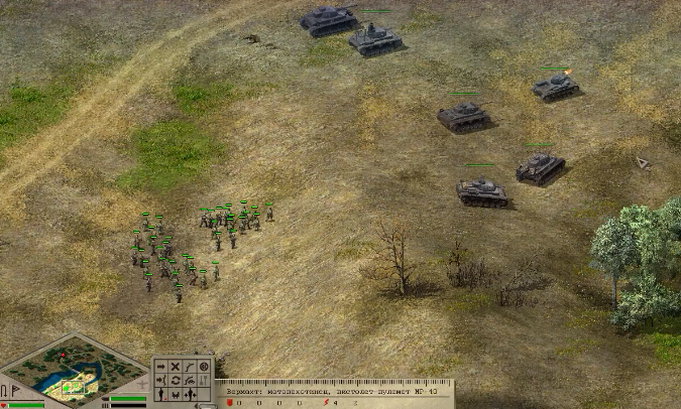The image size is (681, 409).
Task: Choose the soldier with side arrows icon
Action: coord(190,395)
